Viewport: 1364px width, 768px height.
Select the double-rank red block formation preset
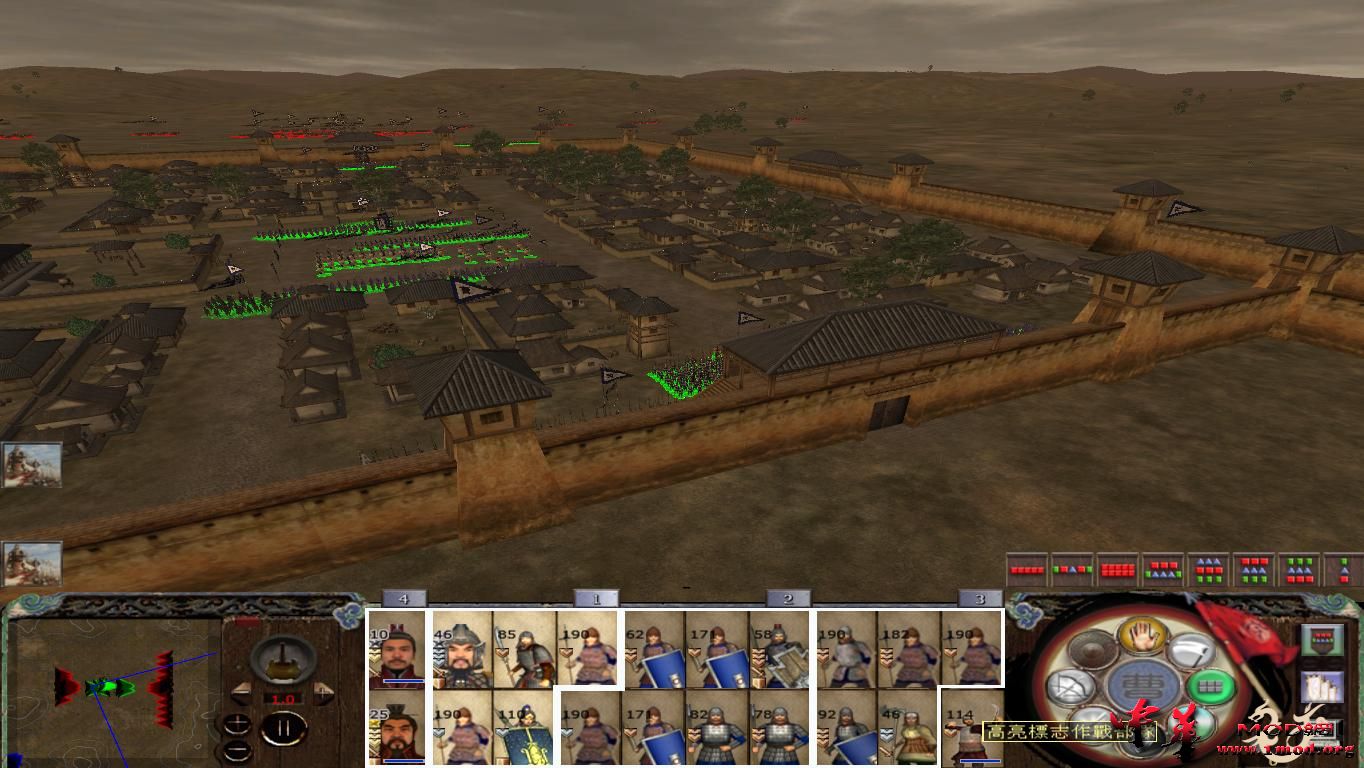(1117, 570)
